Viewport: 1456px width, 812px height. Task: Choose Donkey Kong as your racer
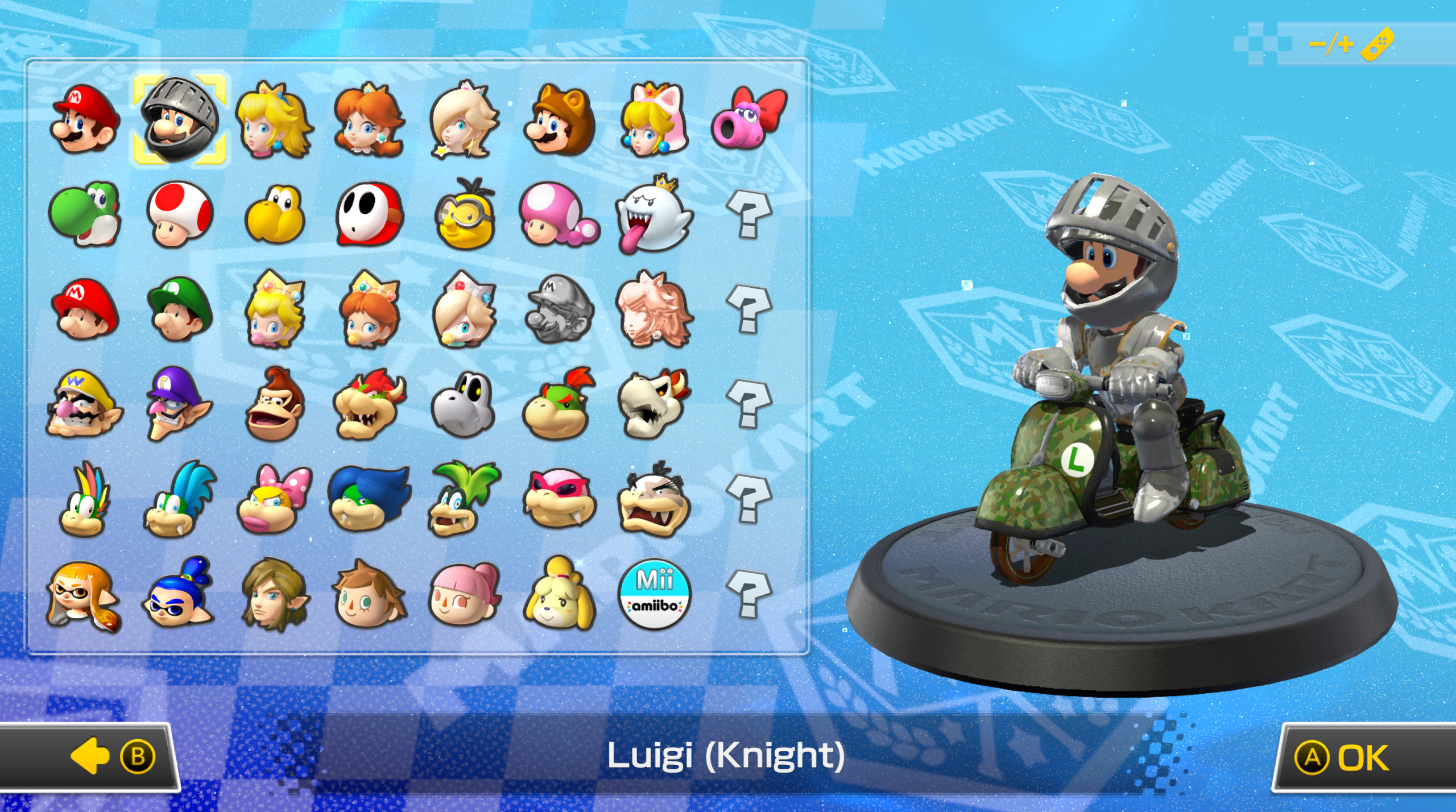pyautogui.click(x=273, y=407)
